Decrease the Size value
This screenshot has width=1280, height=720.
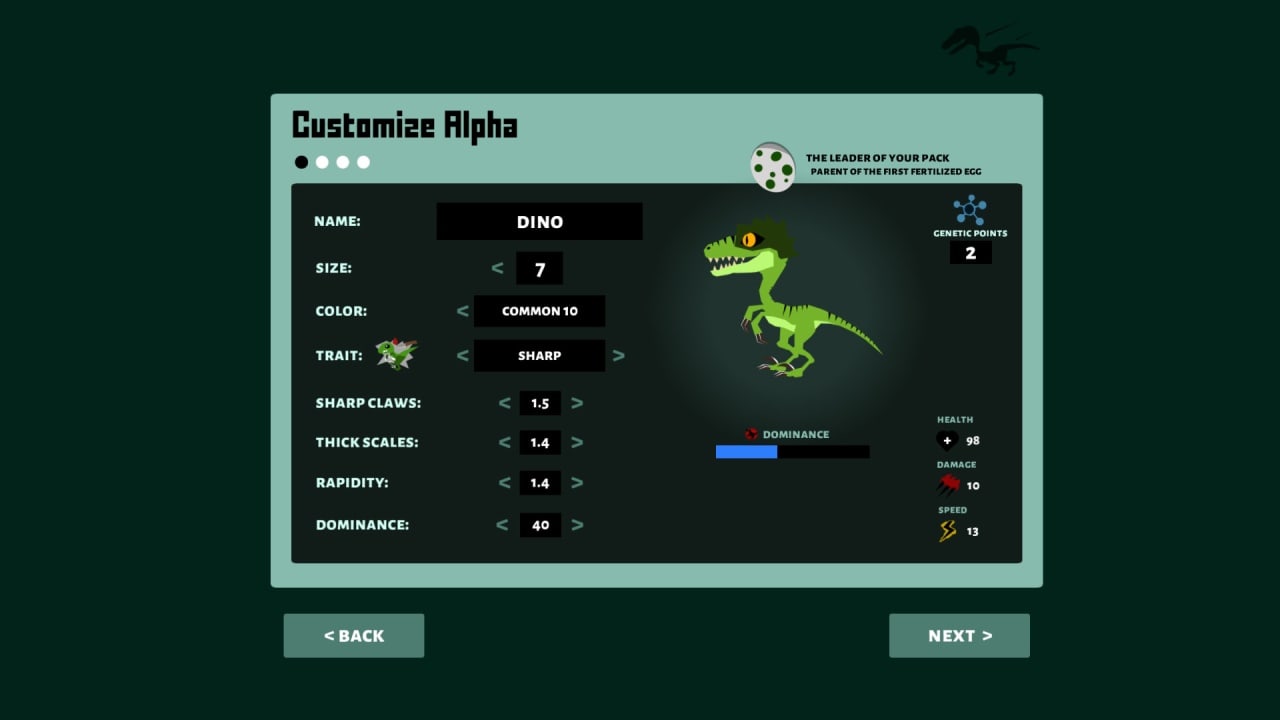(x=498, y=268)
